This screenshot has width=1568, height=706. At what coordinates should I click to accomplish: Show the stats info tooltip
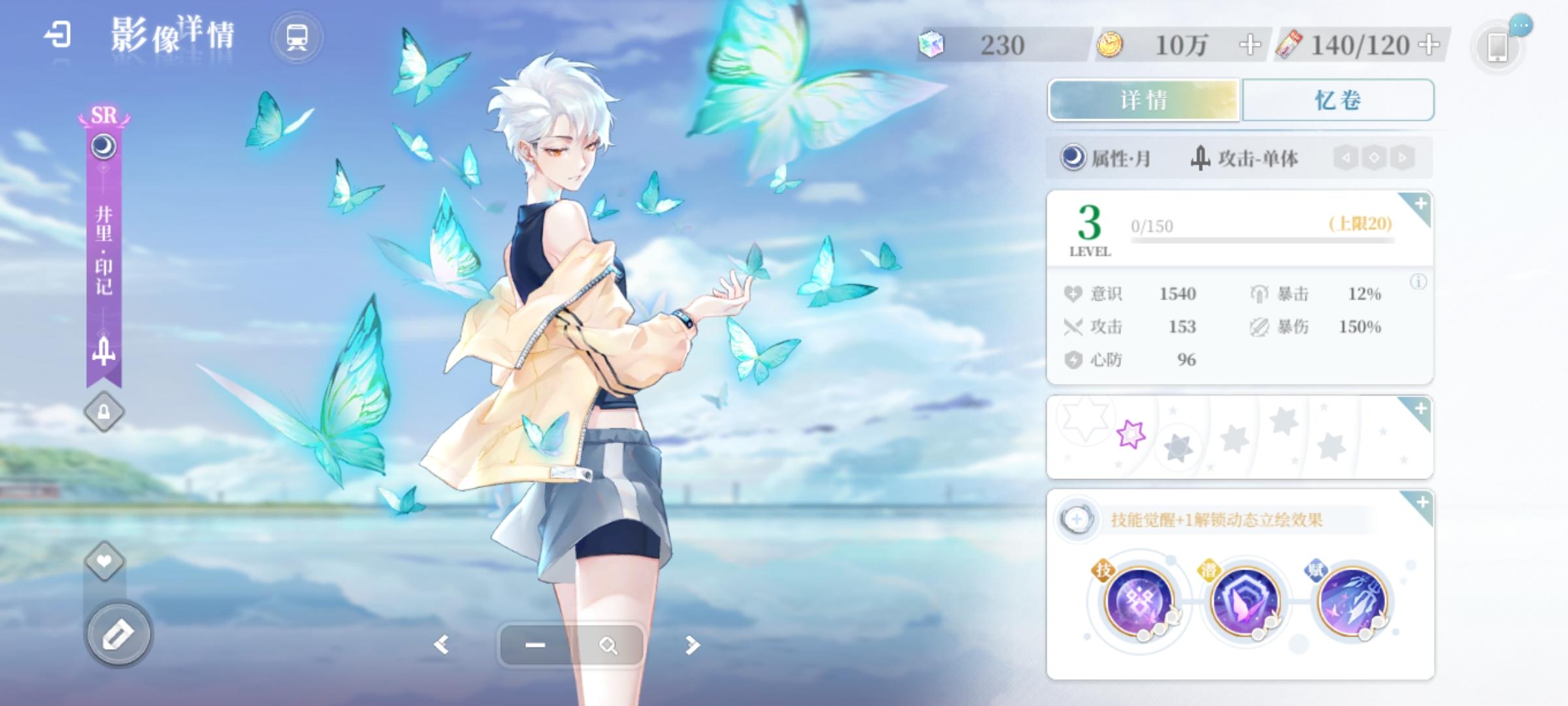1418,282
